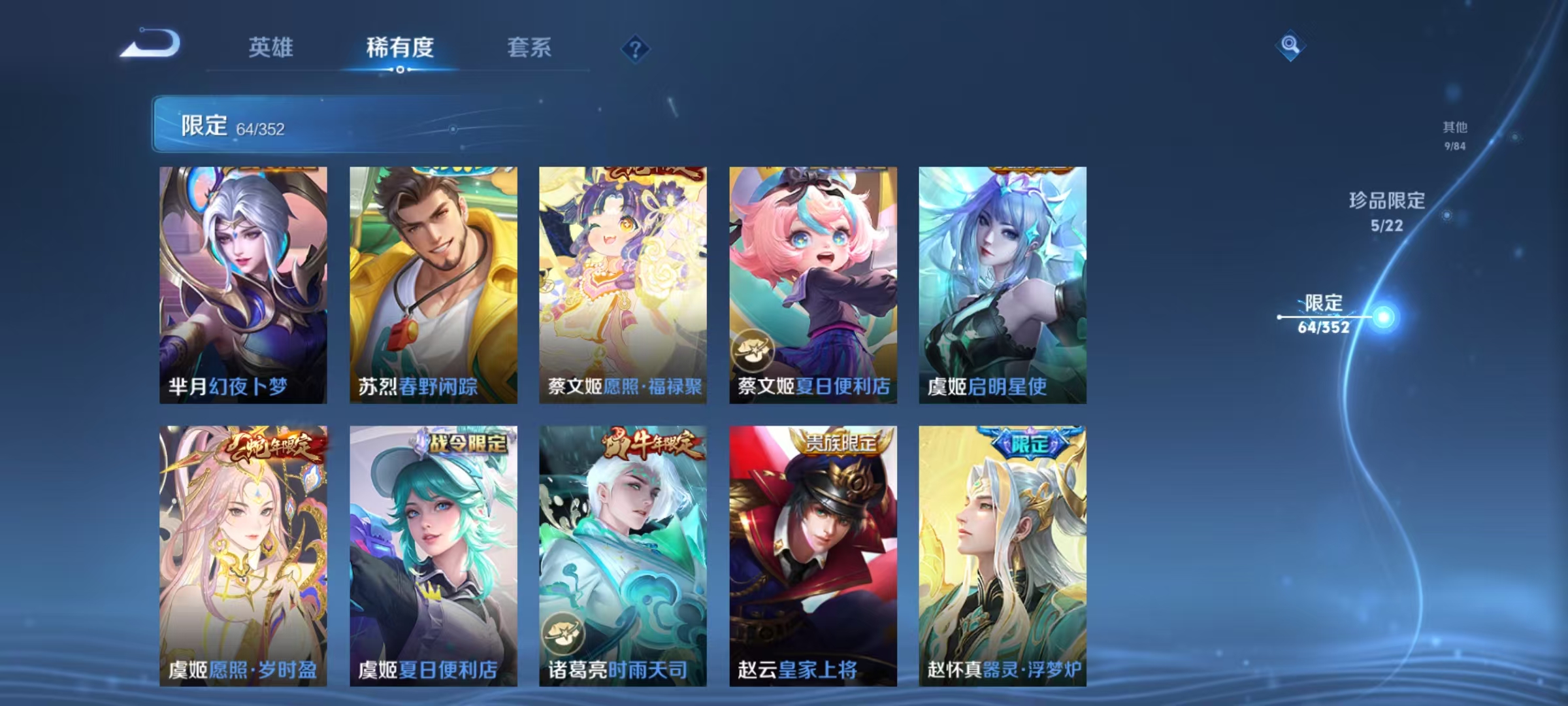Image resolution: width=1568 pixels, height=706 pixels.
Task: Switch to the 套系 tab
Action: [529, 48]
